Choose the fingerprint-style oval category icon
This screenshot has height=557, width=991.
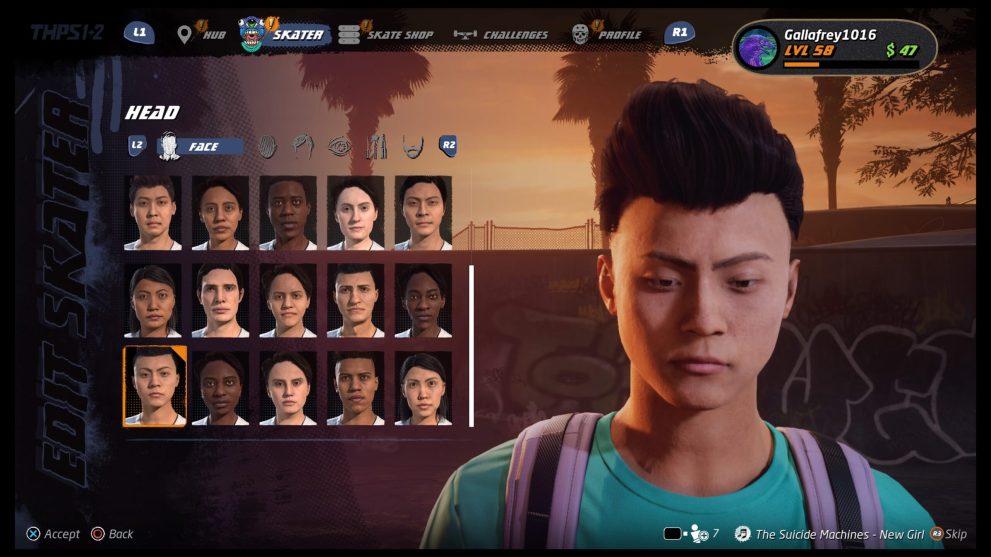pos(267,147)
